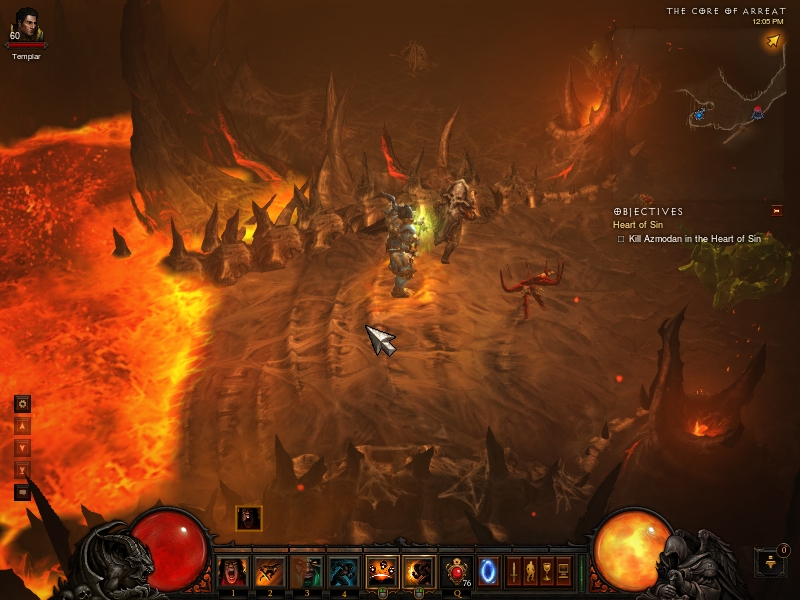Click the chat scroll-up arrow button

coord(22,426)
